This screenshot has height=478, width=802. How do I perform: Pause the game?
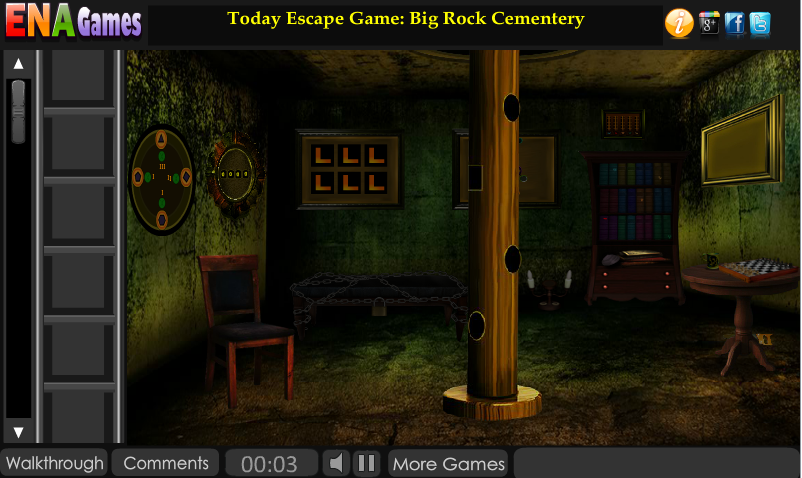point(367,463)
